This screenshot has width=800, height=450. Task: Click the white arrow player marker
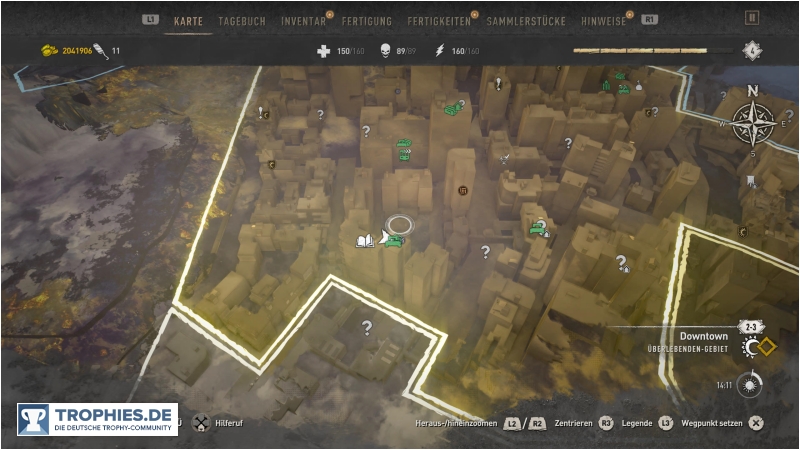coord(385,237)
